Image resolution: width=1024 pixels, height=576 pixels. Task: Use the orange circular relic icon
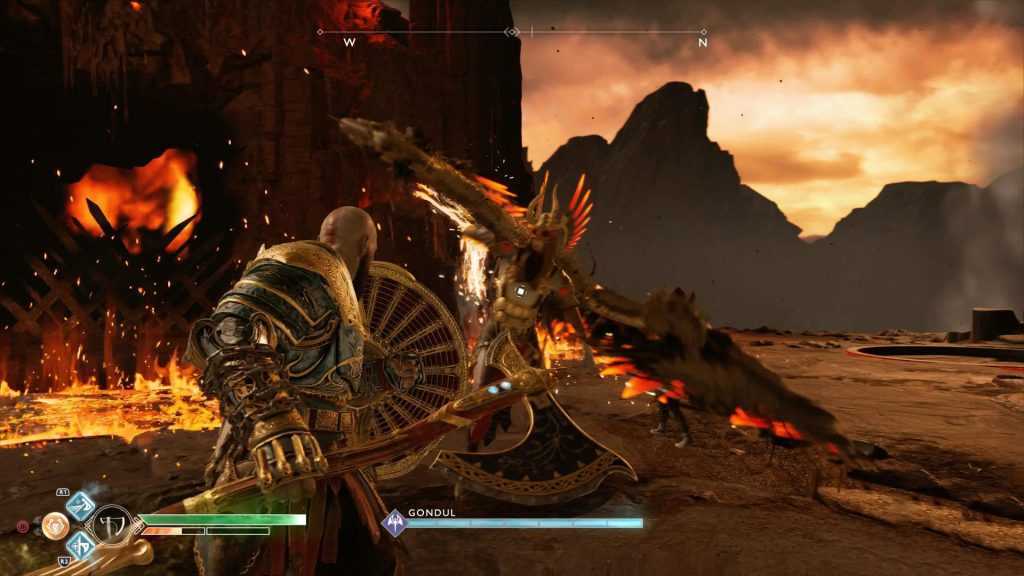54,524
